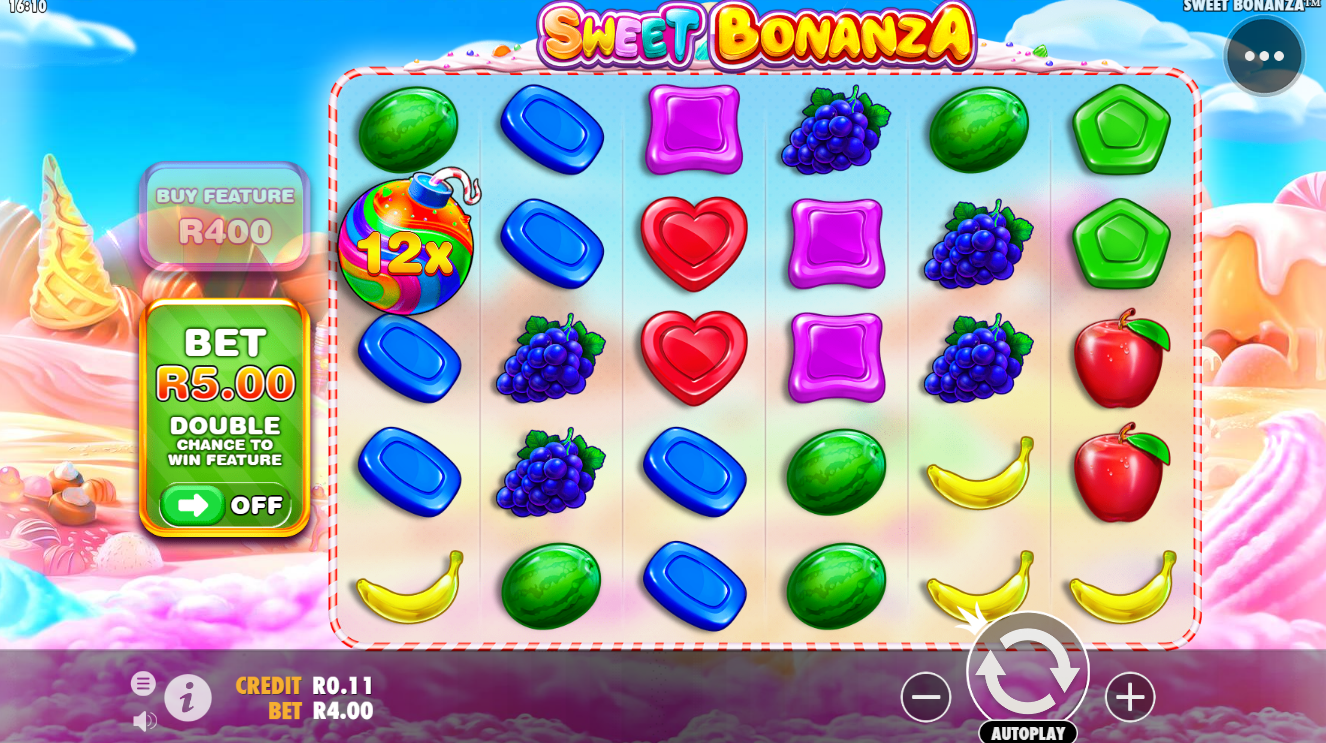Open the three-dot options menu

coord(1264,56)
